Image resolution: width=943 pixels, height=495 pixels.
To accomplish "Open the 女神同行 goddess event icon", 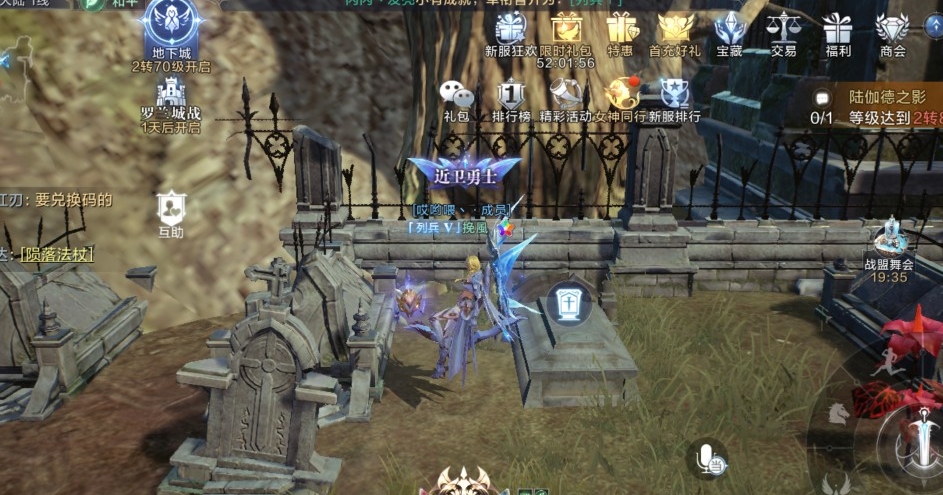I will point(621,94).
